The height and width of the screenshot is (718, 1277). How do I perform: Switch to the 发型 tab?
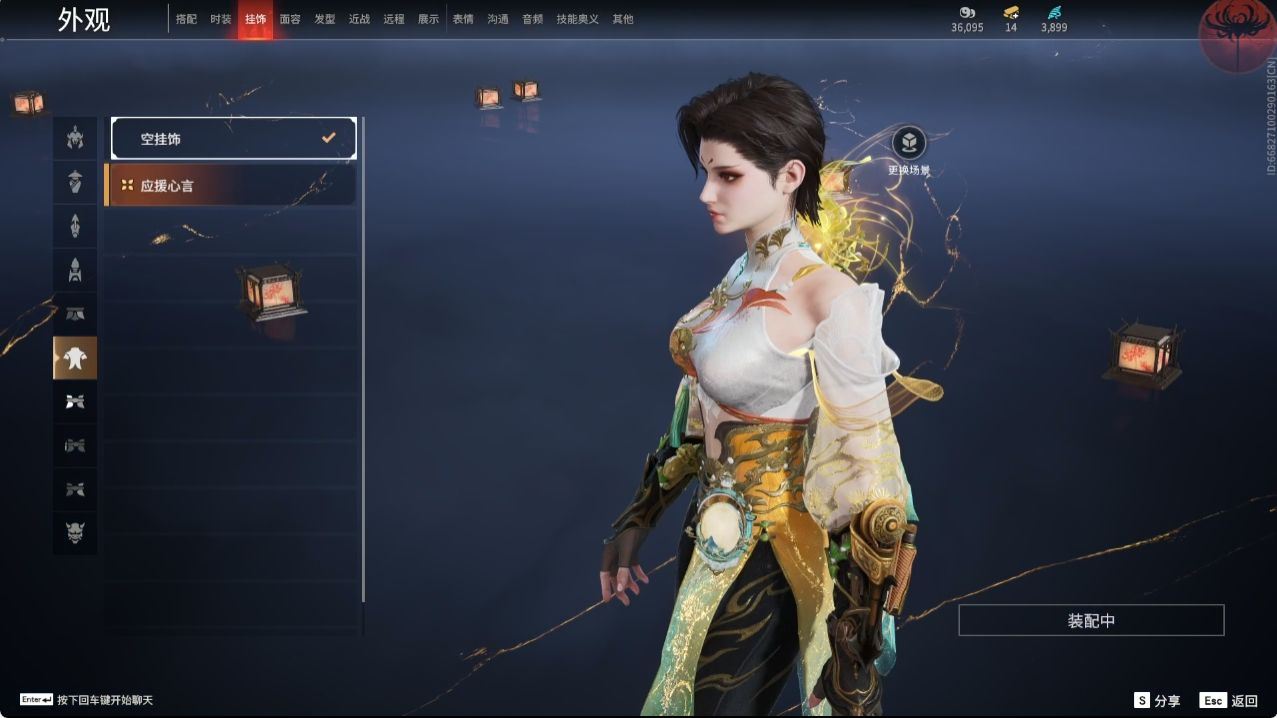pos(325,19)
